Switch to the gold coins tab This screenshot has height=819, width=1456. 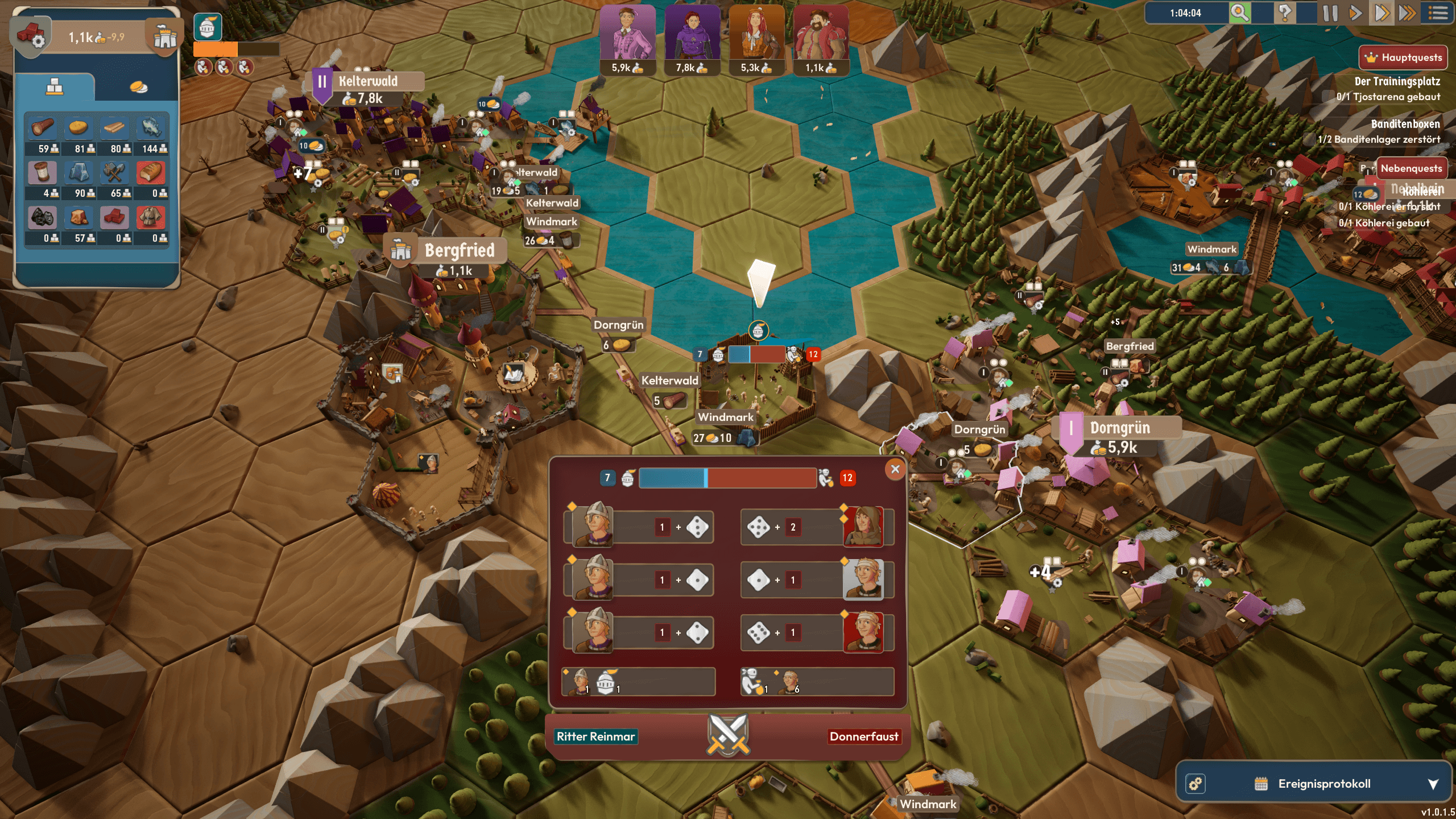point(138,87)
